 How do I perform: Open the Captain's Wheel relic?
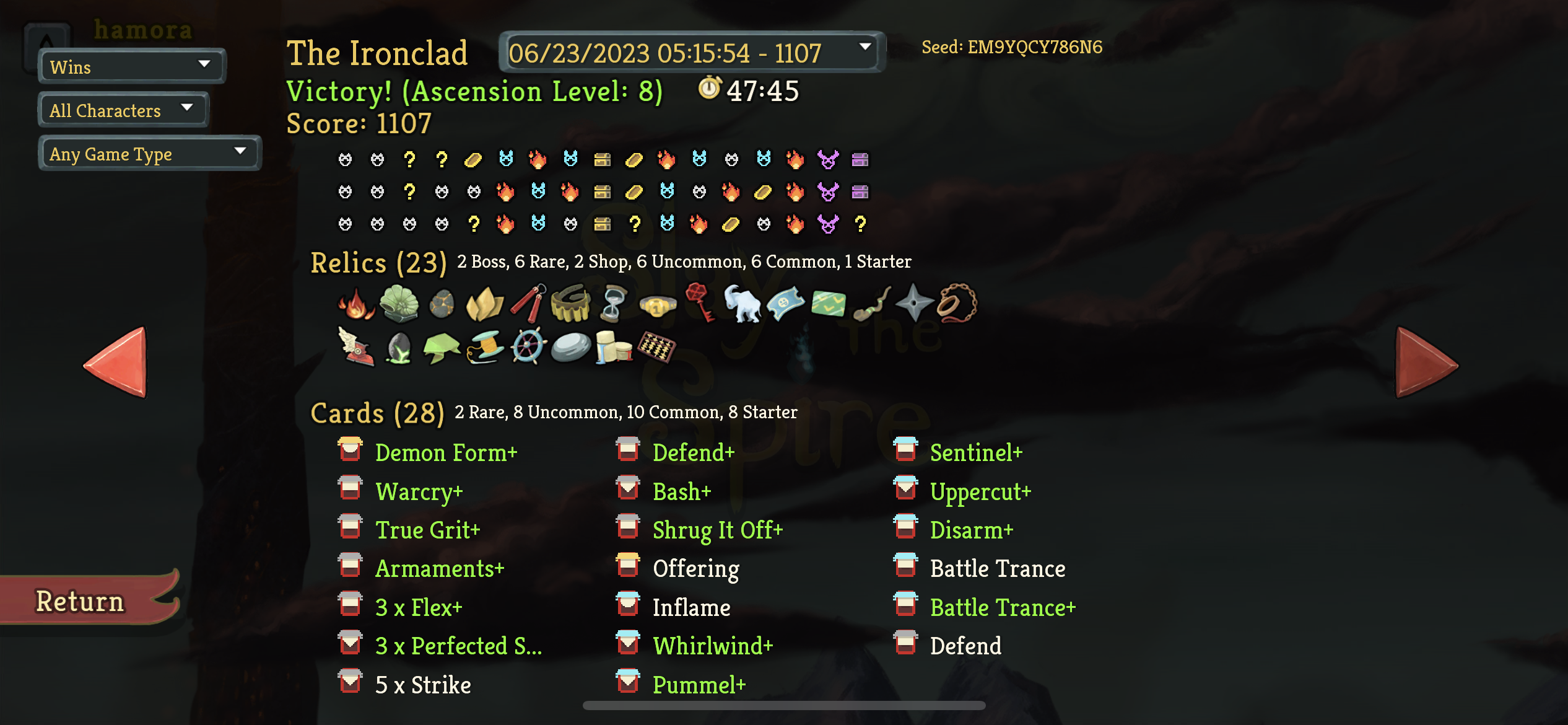tap(528, 347)
